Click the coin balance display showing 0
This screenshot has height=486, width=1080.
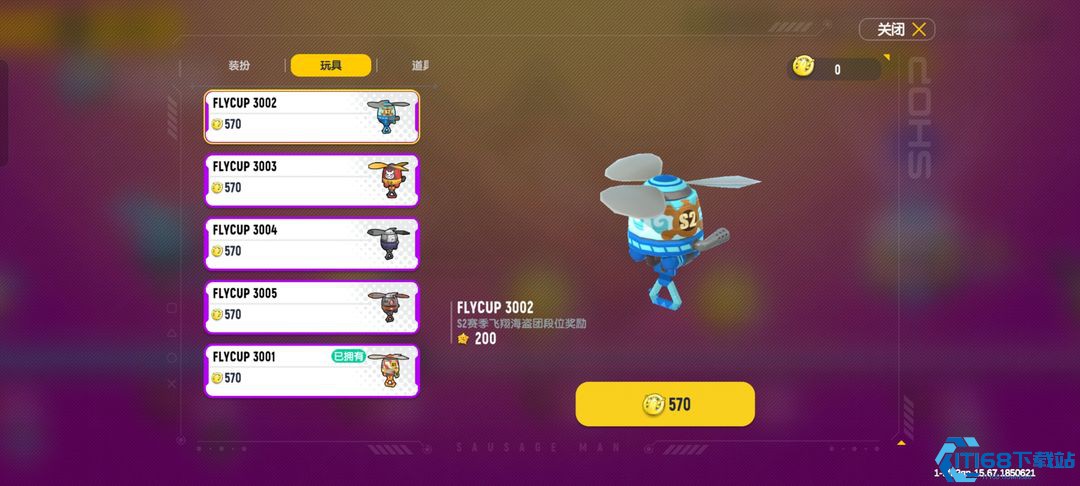click(836, 69)
